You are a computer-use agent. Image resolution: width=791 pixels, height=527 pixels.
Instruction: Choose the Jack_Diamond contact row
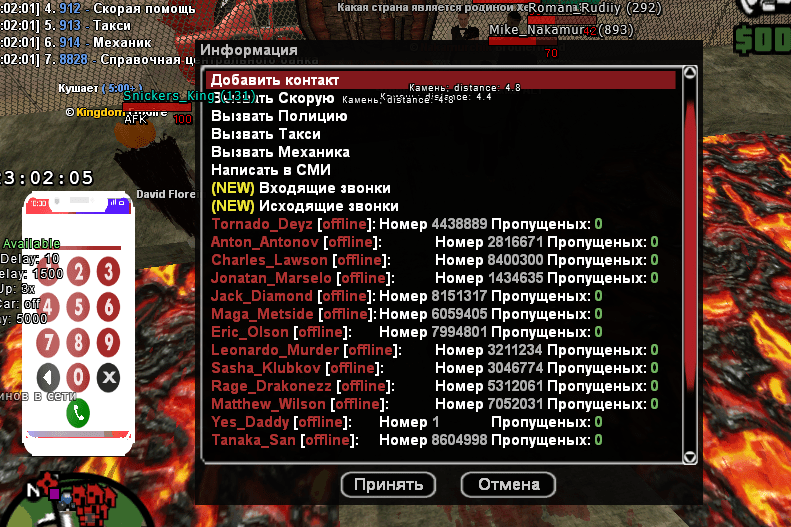point(262,296)
